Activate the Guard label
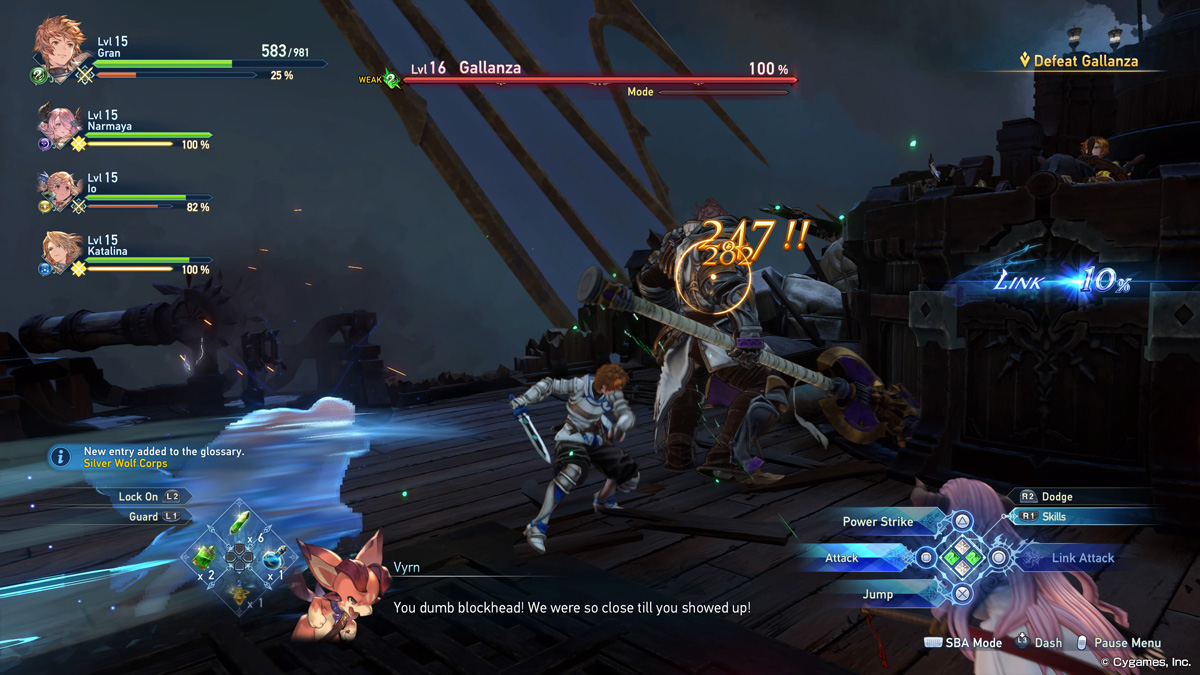1200x675 pixels. (x=144, y=516)
